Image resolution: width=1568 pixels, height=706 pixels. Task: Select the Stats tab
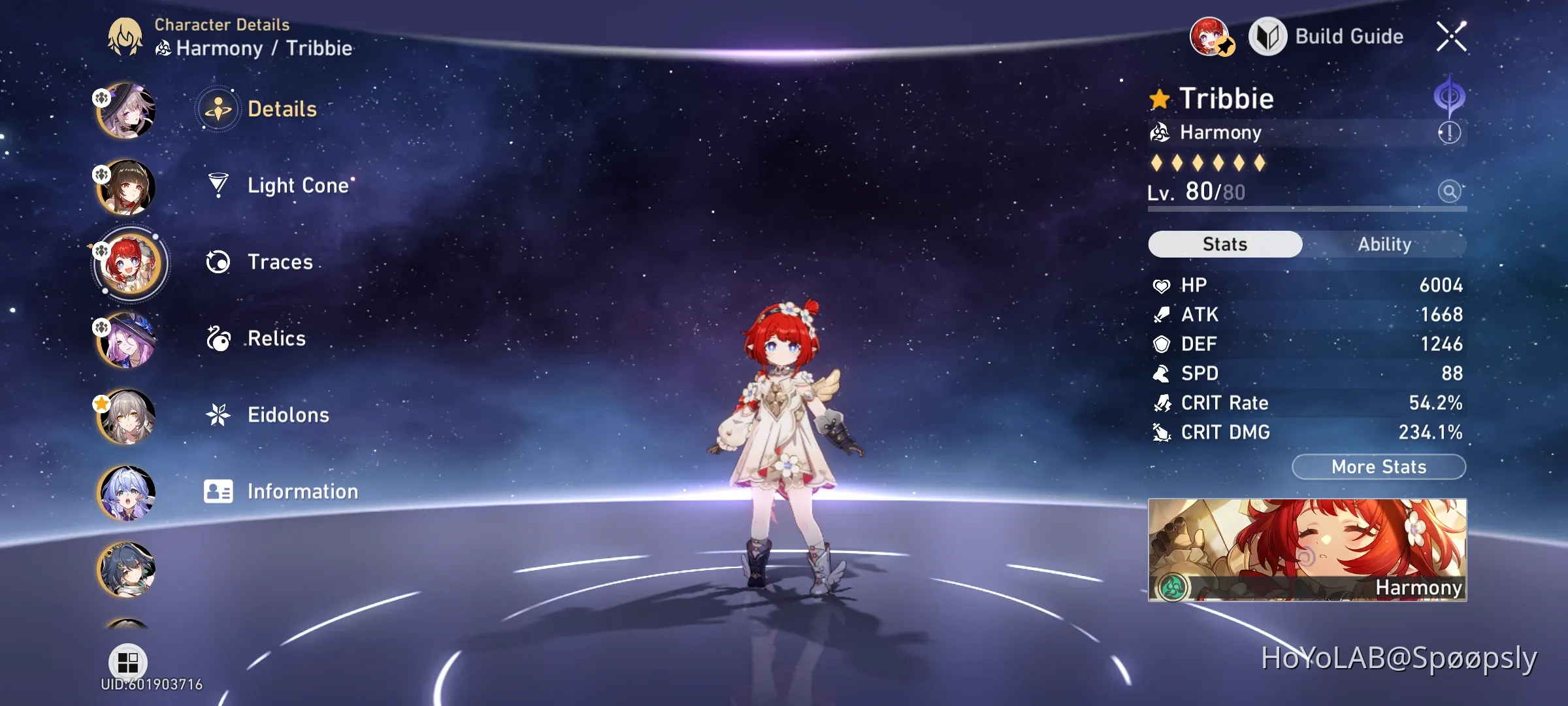tap(1224, 244)
